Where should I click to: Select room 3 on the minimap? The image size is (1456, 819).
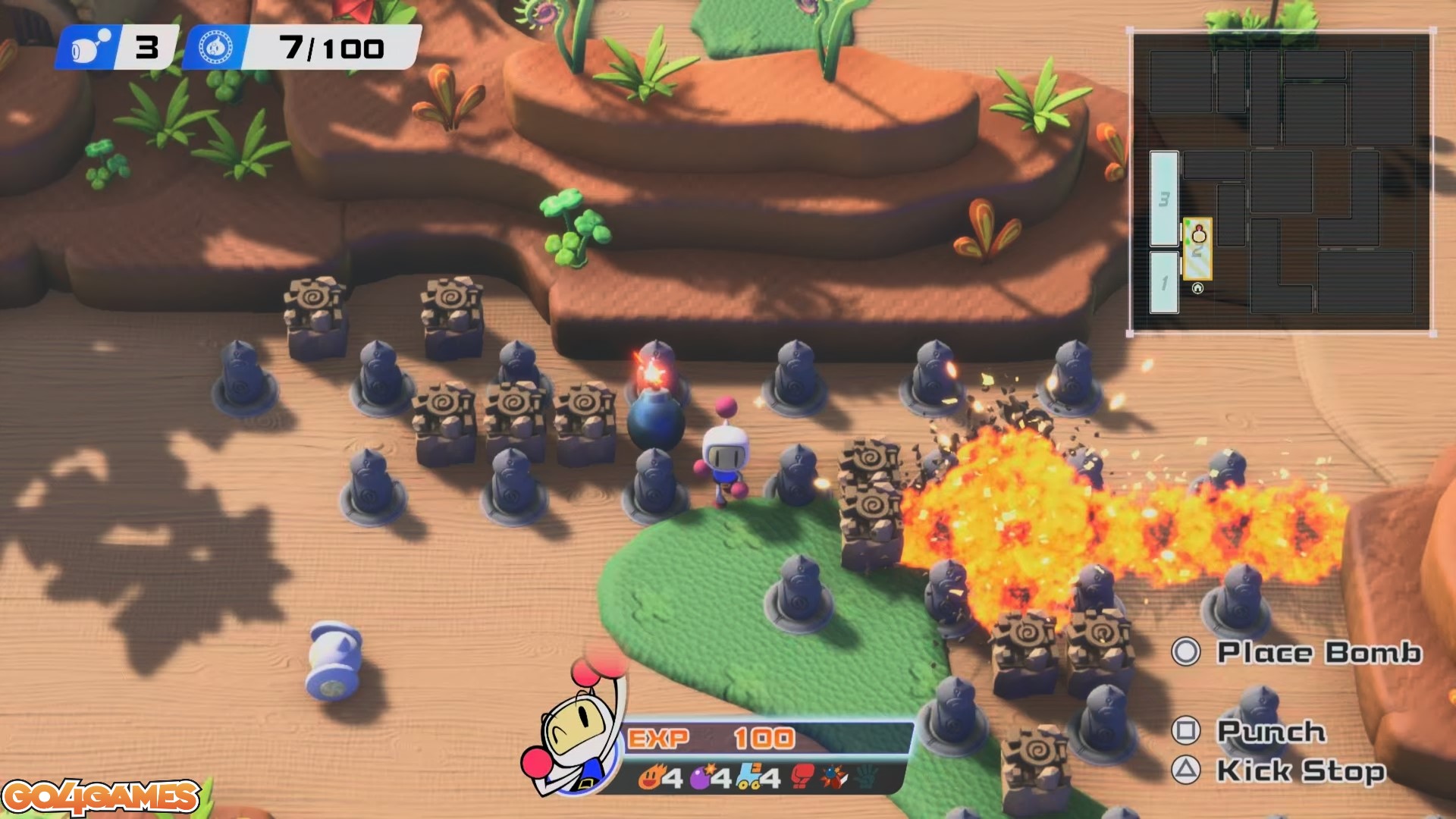click(x=1164, y=199)
